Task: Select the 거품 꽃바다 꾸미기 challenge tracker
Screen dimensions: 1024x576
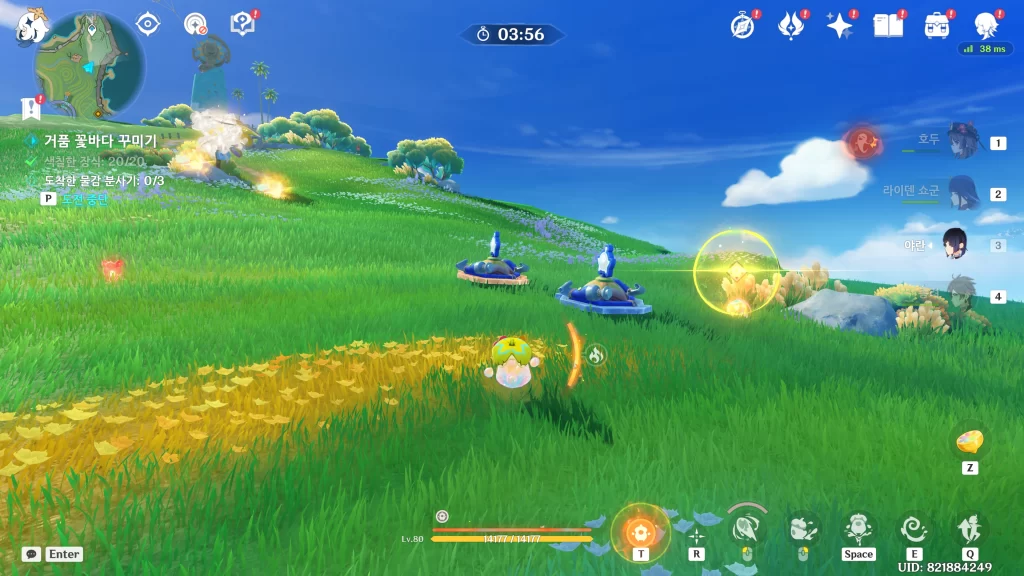Action: tap(100, 141)
